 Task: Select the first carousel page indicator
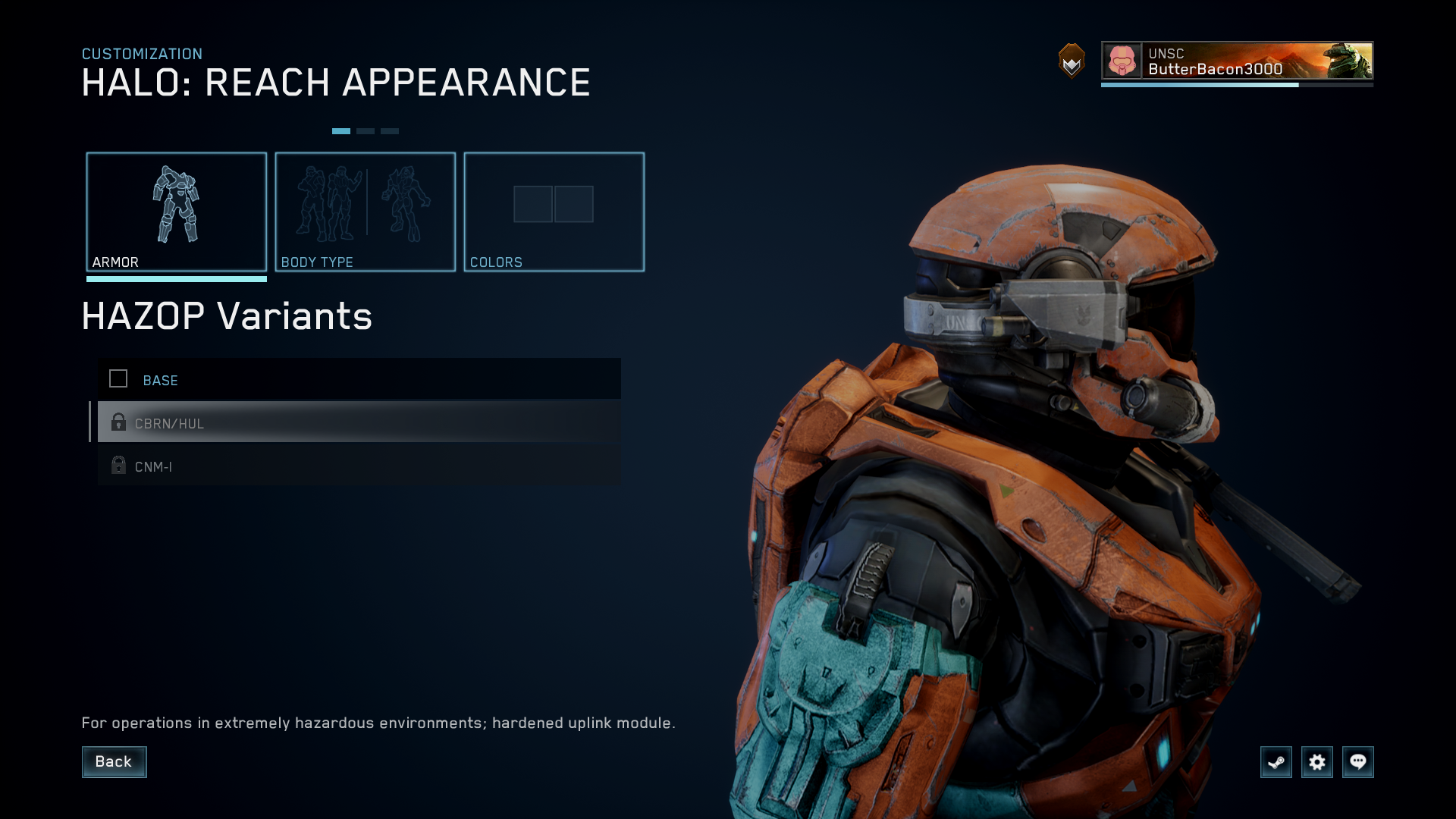(342, 130)
